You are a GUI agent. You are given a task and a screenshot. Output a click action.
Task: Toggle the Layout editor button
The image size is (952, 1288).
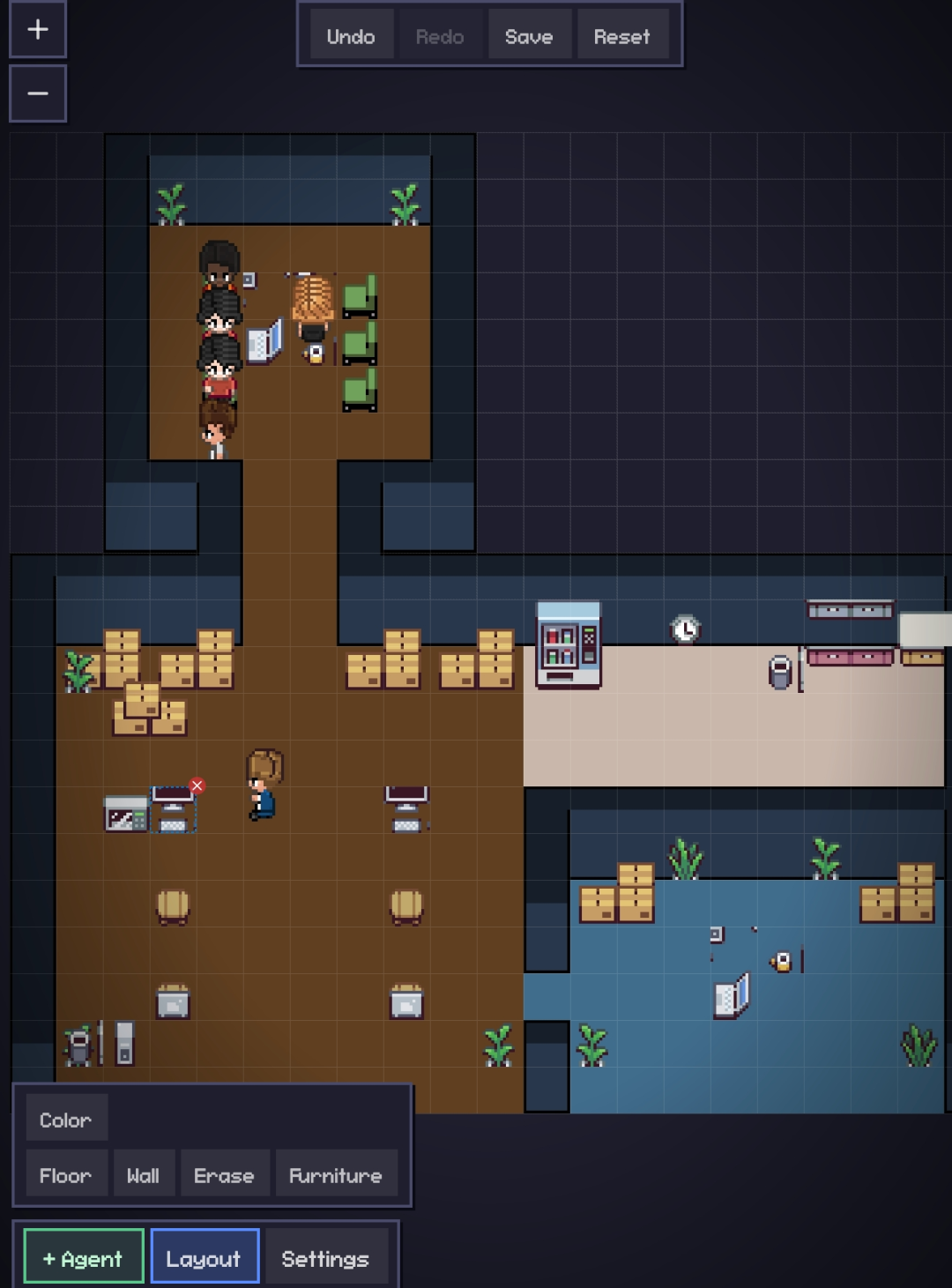(x=204, y=1258)
